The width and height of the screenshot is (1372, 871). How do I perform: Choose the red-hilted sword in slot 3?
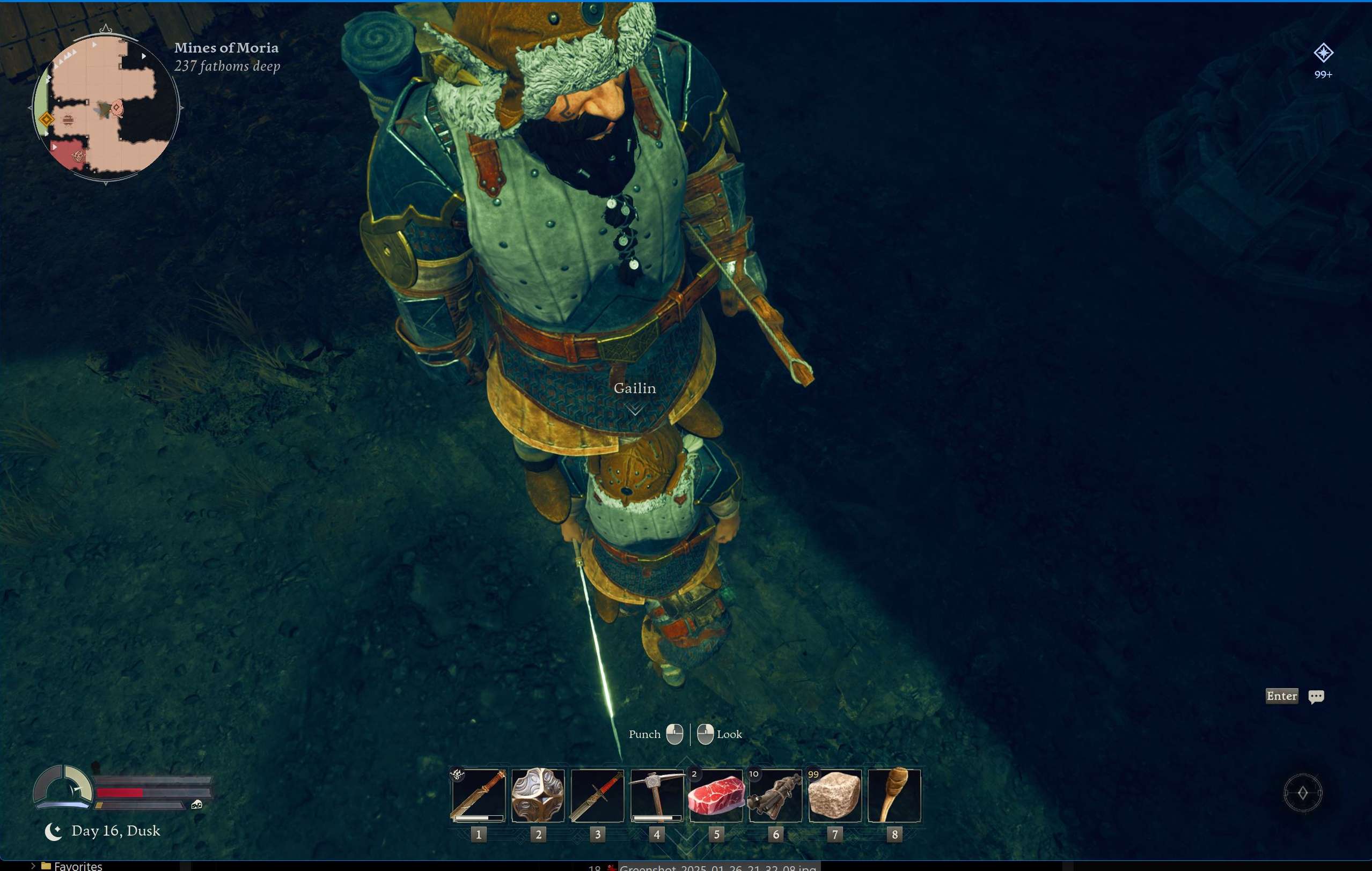[x=597, y=795]
